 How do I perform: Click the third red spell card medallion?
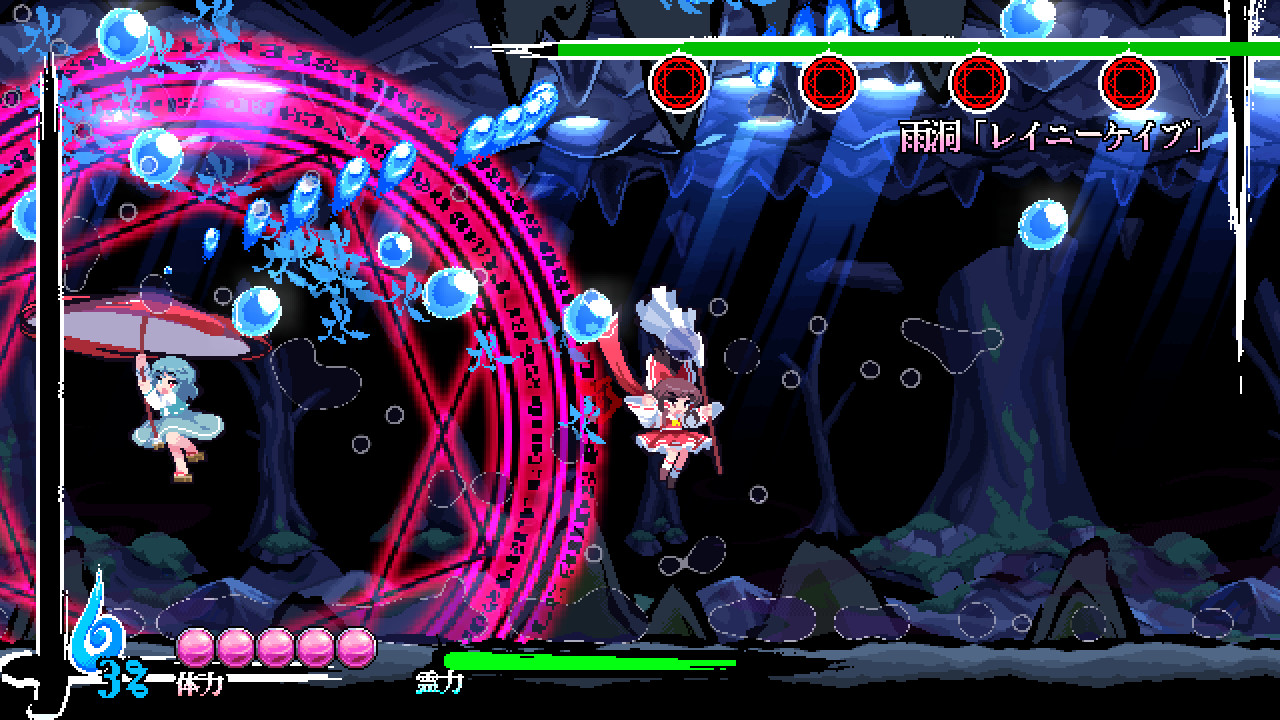(x=978, y=80)
